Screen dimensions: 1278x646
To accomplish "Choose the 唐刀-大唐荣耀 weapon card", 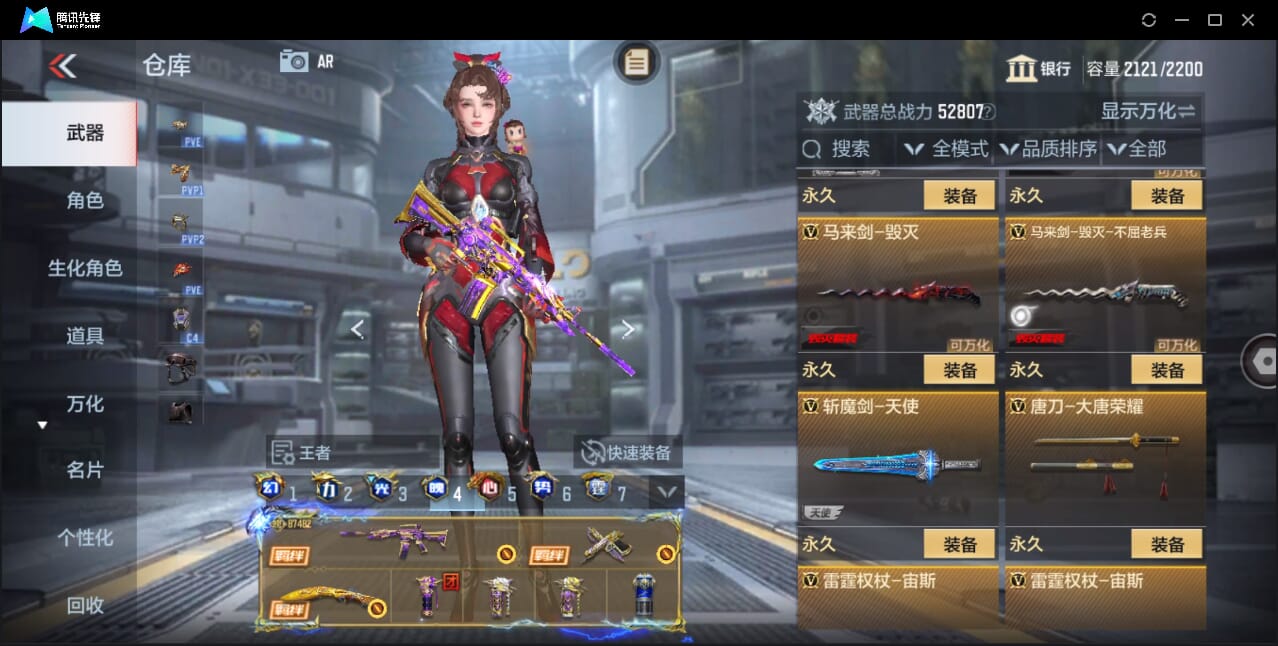I will click(x=1104, y=459).
